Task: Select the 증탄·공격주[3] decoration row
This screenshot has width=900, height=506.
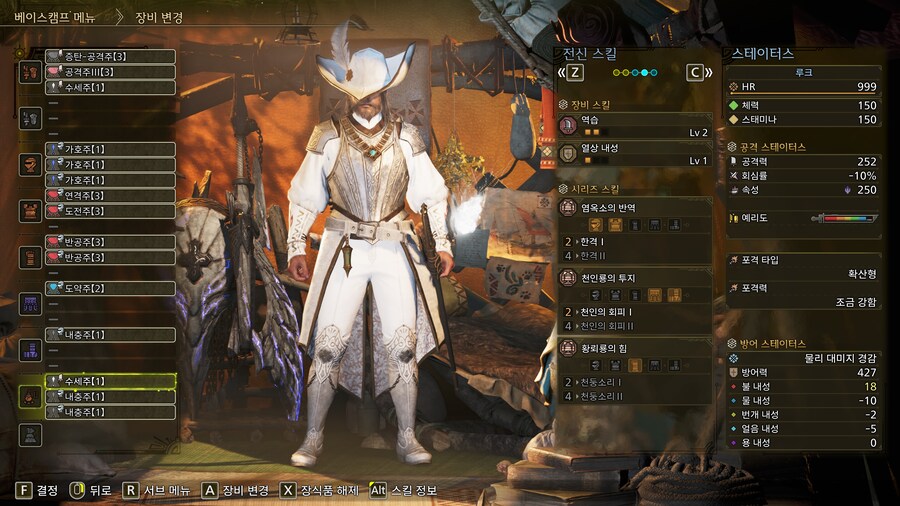Action: pyautogui.click(x=110, y=56)
